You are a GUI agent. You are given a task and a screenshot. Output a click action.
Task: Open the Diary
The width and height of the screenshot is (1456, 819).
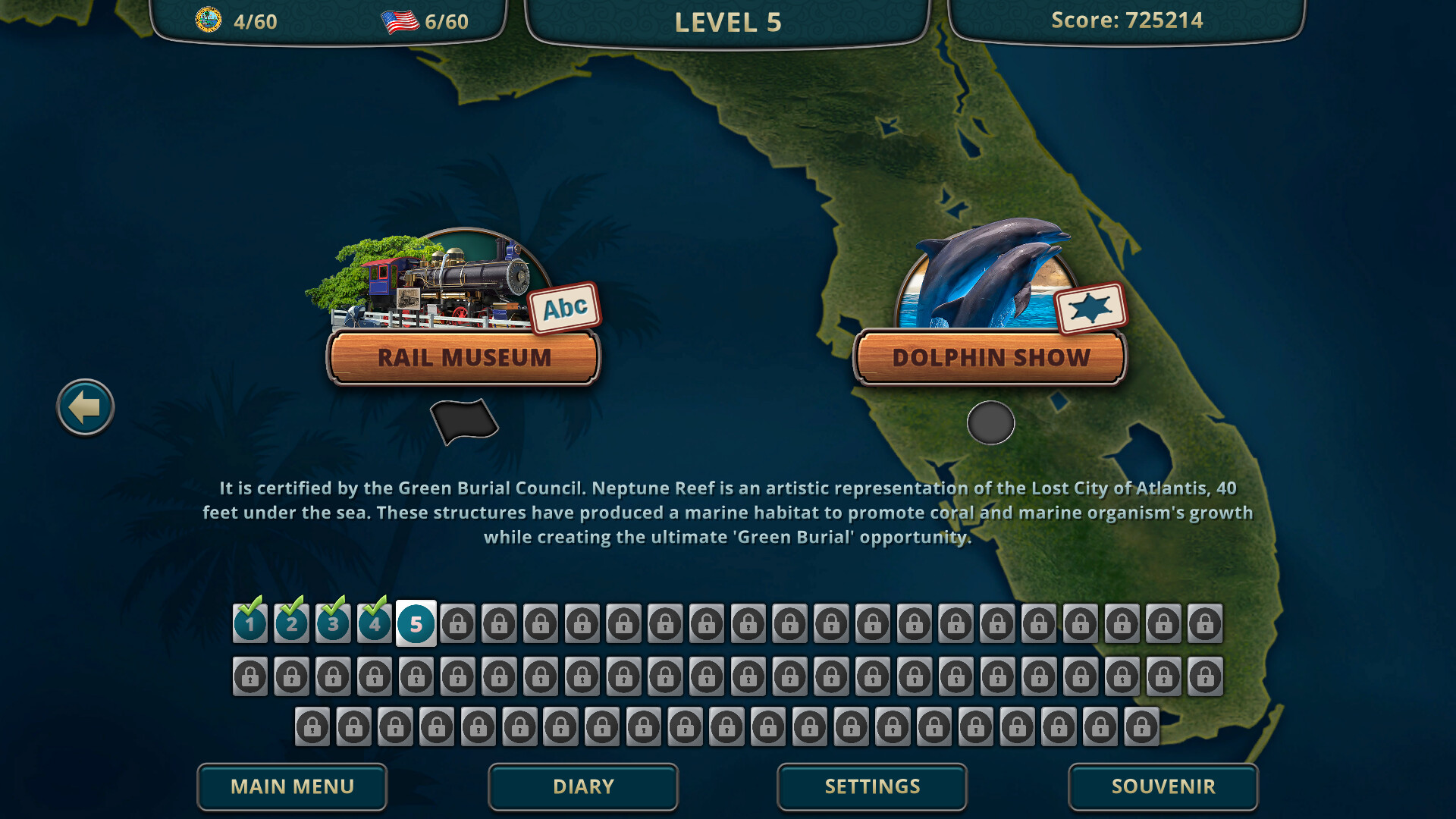(x=582, y=786)
